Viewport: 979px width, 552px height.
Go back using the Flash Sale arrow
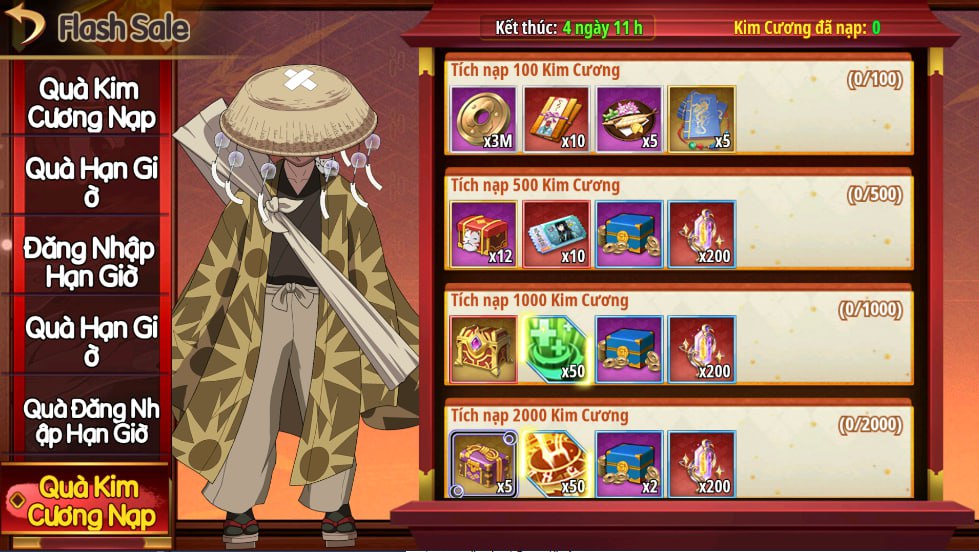tap(24, 25)
